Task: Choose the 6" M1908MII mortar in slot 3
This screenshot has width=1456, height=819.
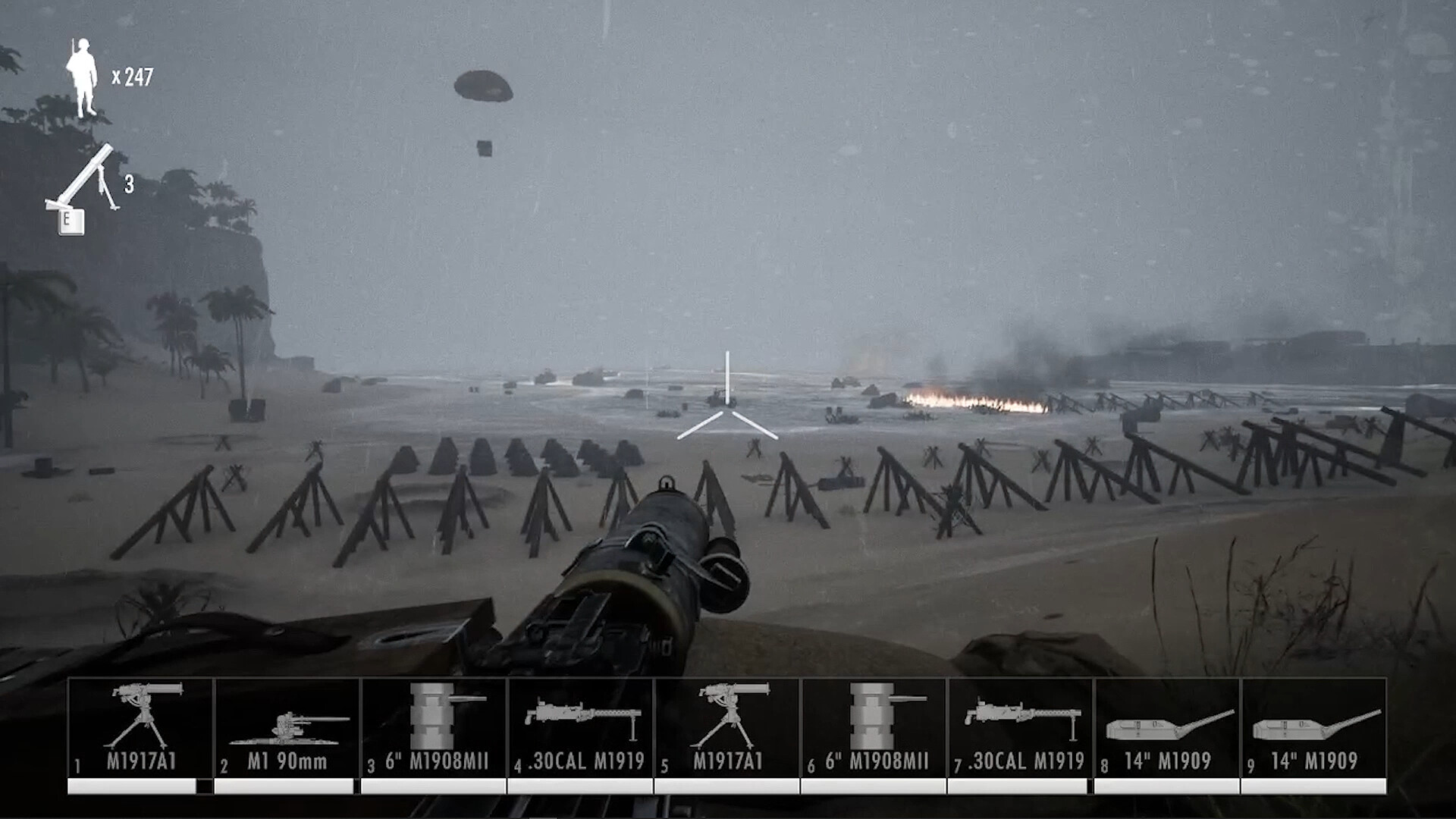Action: (x=436, y=720)
